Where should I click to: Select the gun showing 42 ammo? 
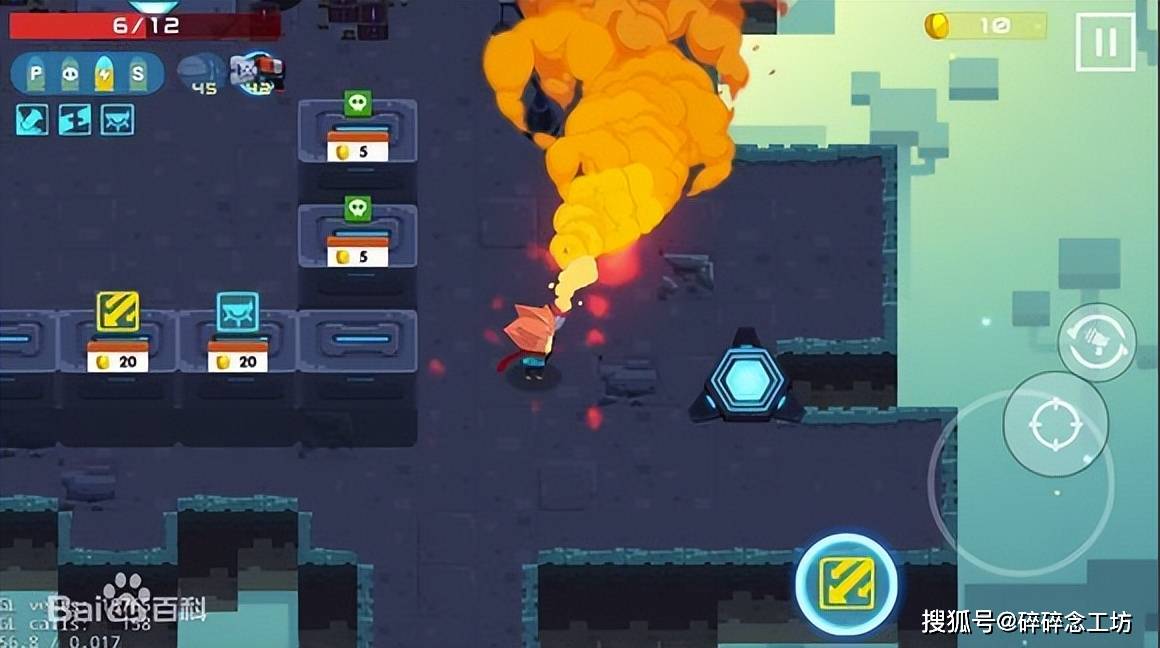point(257,72)
